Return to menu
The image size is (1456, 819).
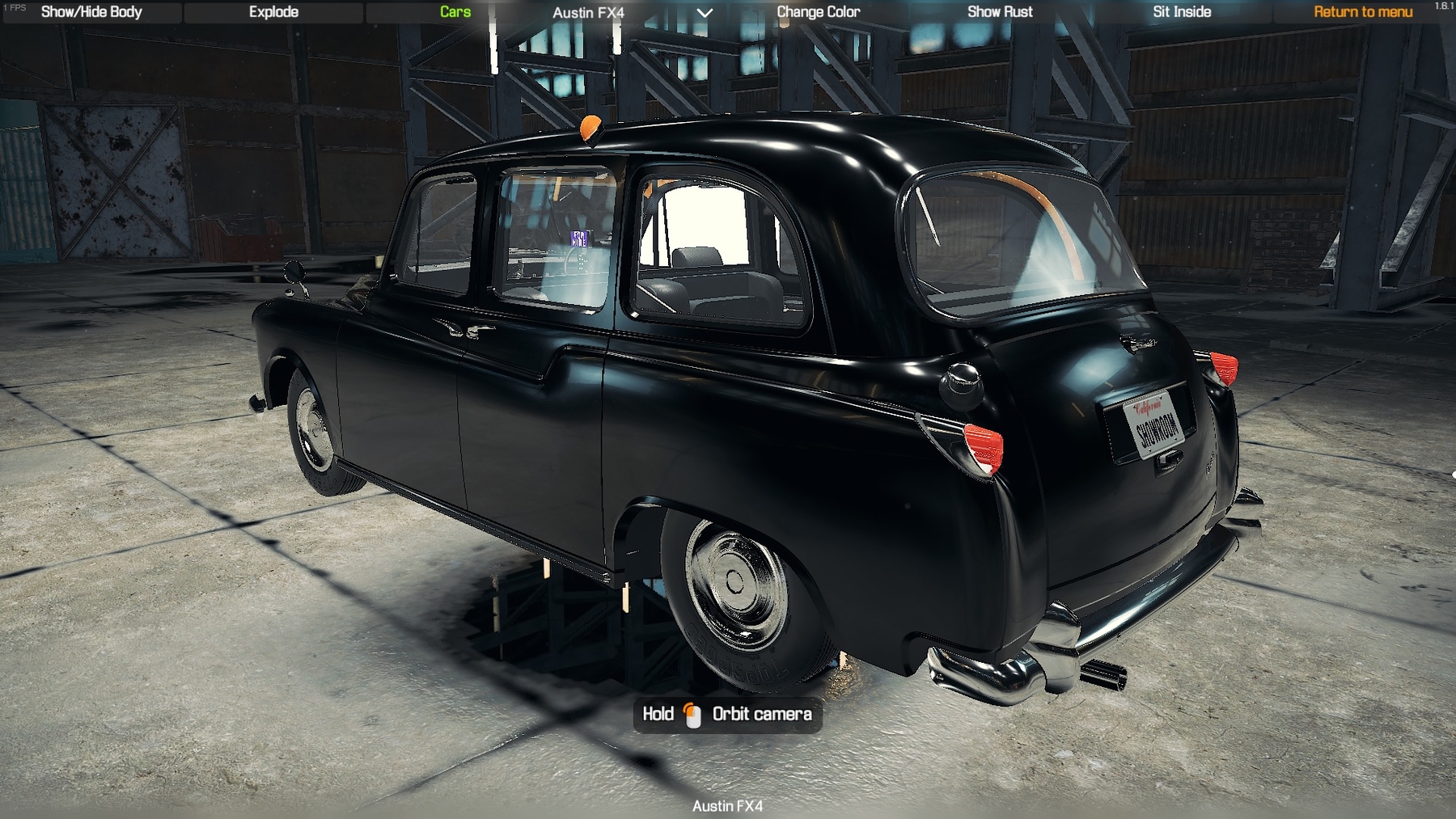(x=1363, y=12)
